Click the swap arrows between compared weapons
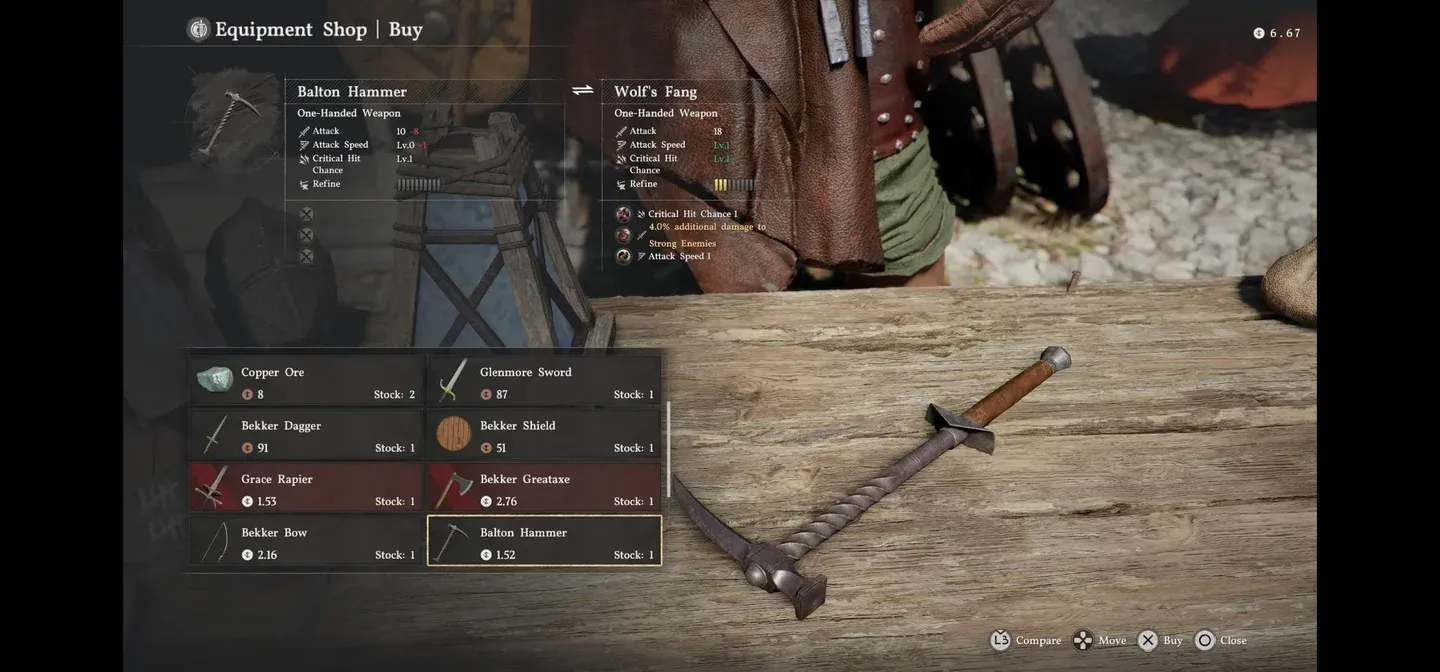Screen dimensions: 1440x672 coord(583,91)
